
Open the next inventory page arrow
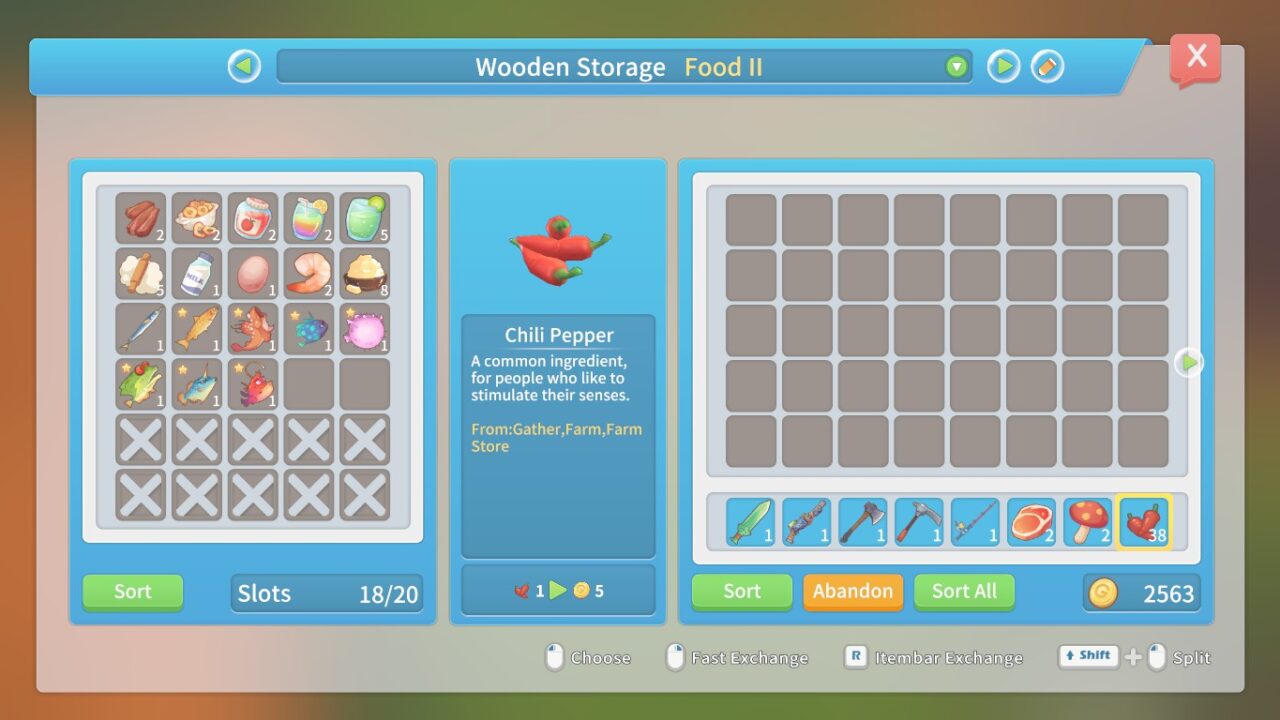(x=1188, y=362)
